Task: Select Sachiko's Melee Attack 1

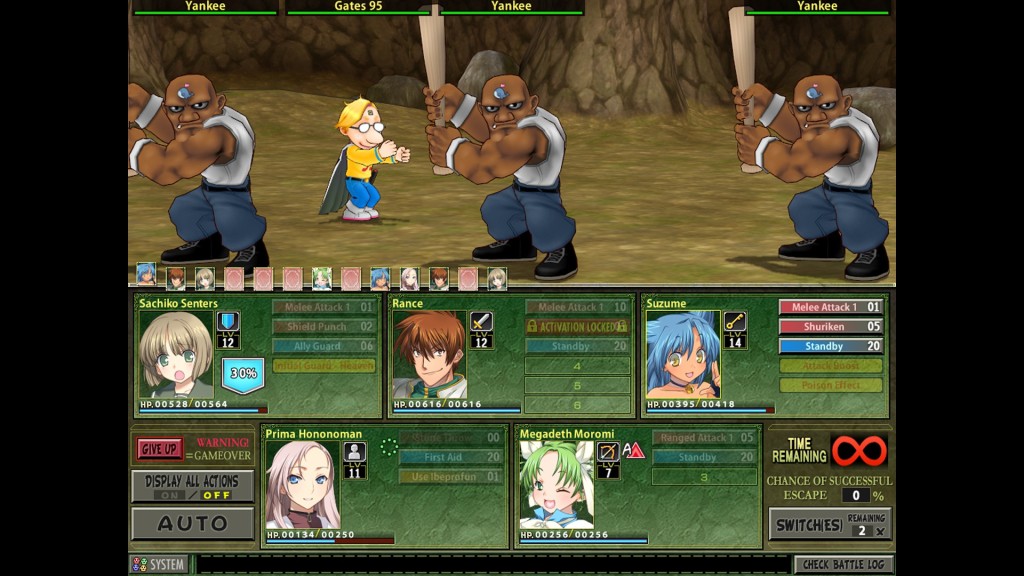Action: [324, 307]
